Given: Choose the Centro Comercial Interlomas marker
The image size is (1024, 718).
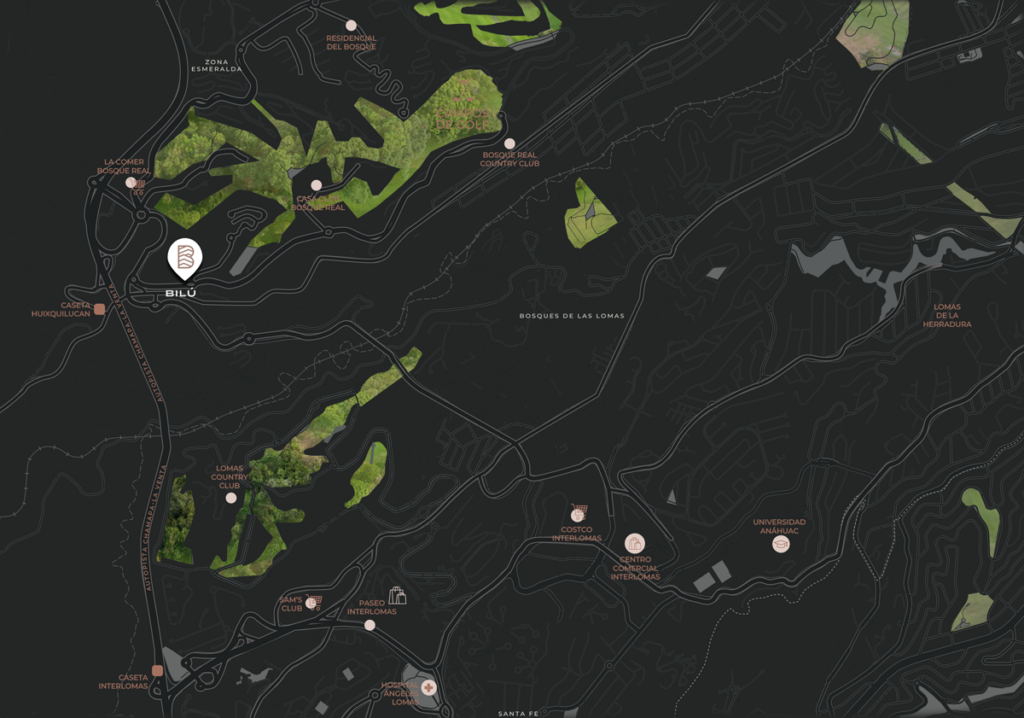Looking at the screenshot, I should (x=634, y=543).
